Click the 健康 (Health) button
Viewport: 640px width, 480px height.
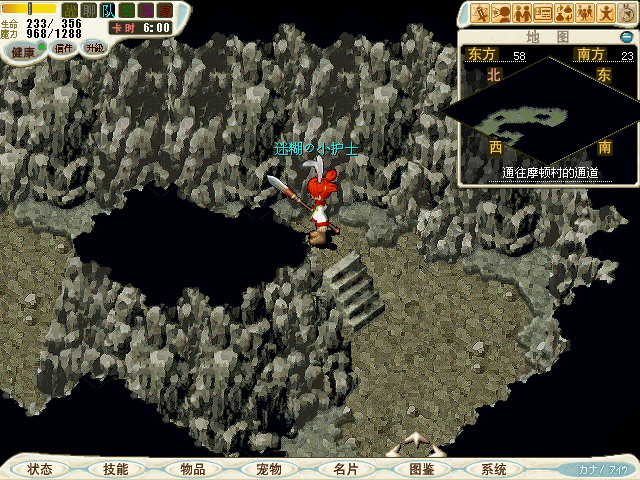(x=22, y=49)
